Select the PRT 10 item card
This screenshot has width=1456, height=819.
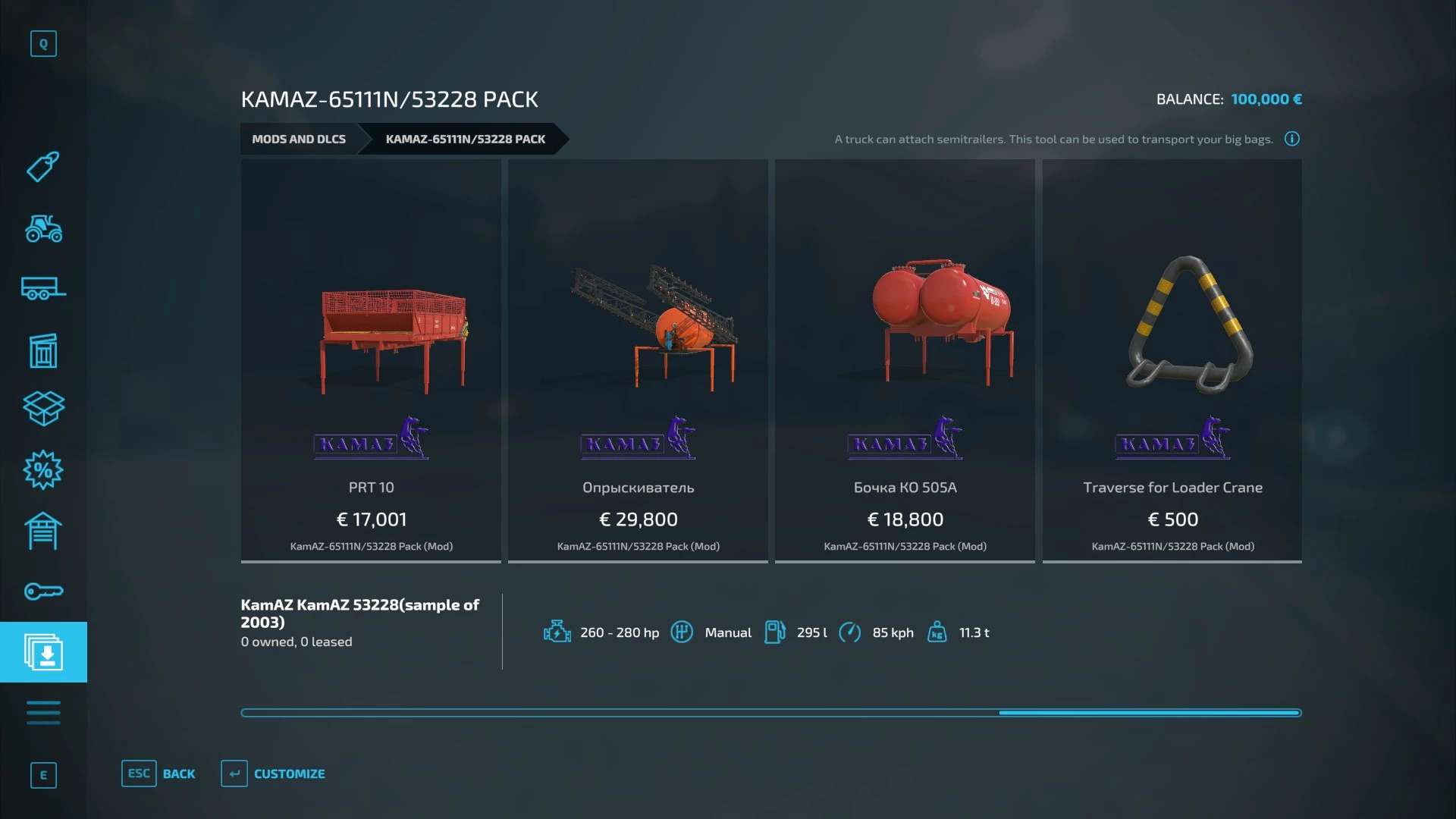click(371, 360)
